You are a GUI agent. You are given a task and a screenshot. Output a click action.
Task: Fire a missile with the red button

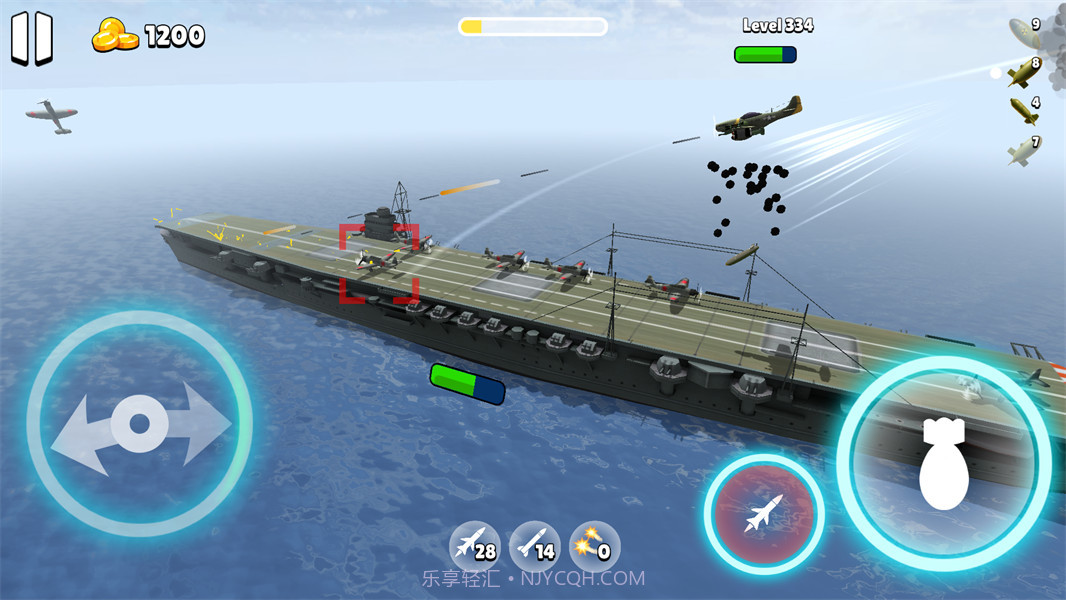(x=764, y=514)
